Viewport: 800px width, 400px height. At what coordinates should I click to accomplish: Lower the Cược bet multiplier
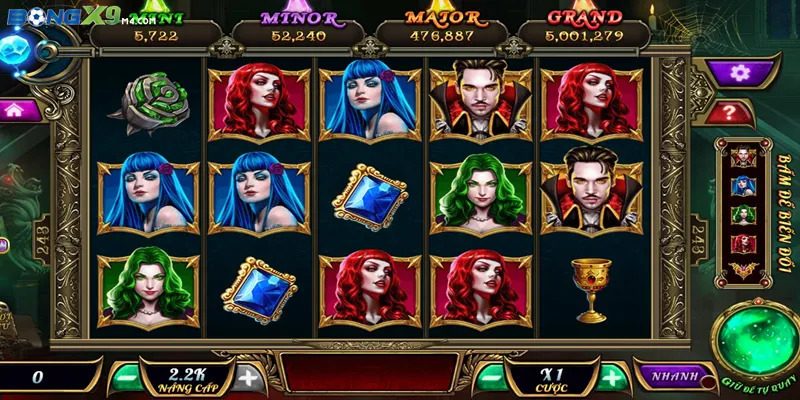[x=489, y=377]
